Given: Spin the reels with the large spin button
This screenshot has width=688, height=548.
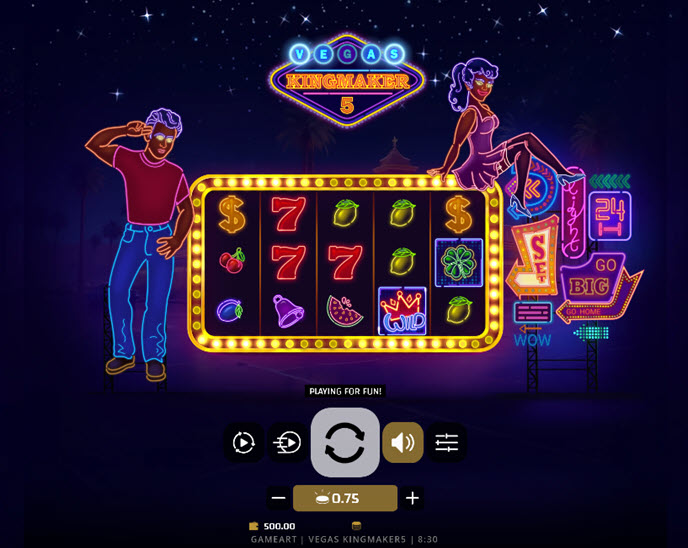Looking at the screenshot, I should click(345, 442).
